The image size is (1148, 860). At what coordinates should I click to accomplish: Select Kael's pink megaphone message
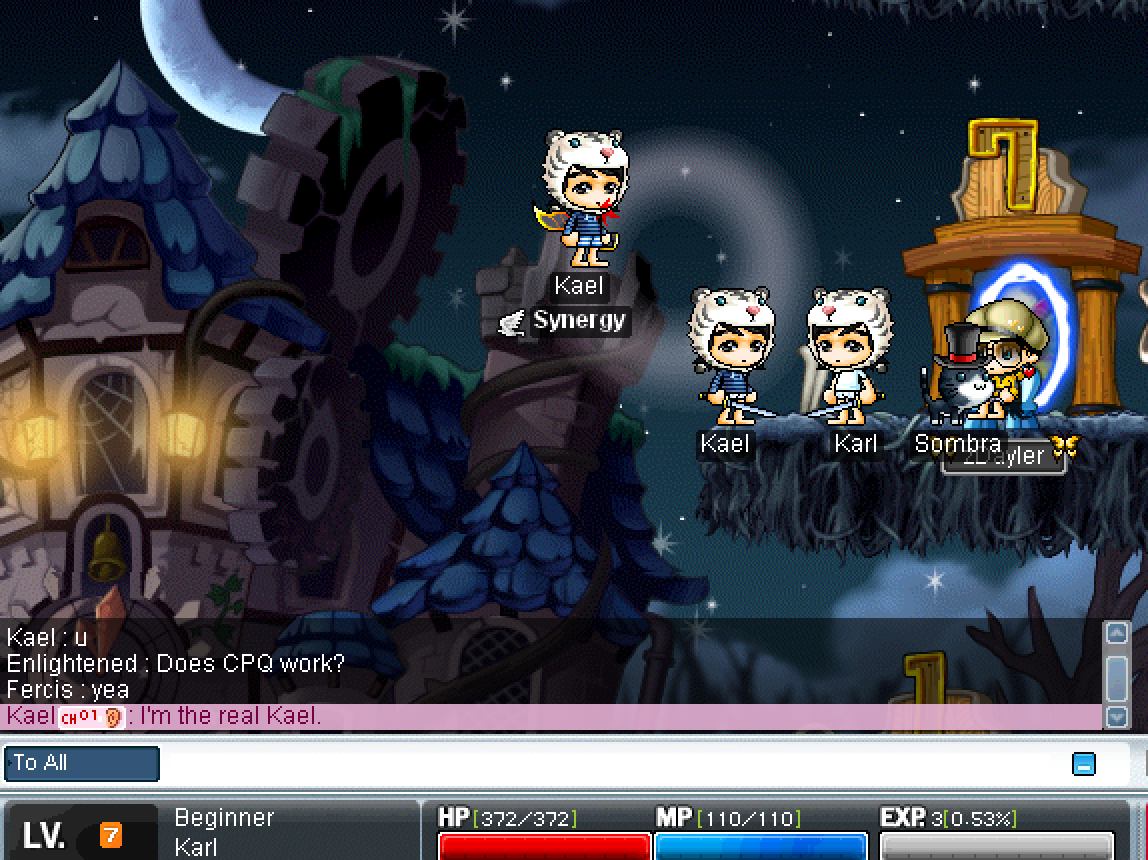coord(230,716)
